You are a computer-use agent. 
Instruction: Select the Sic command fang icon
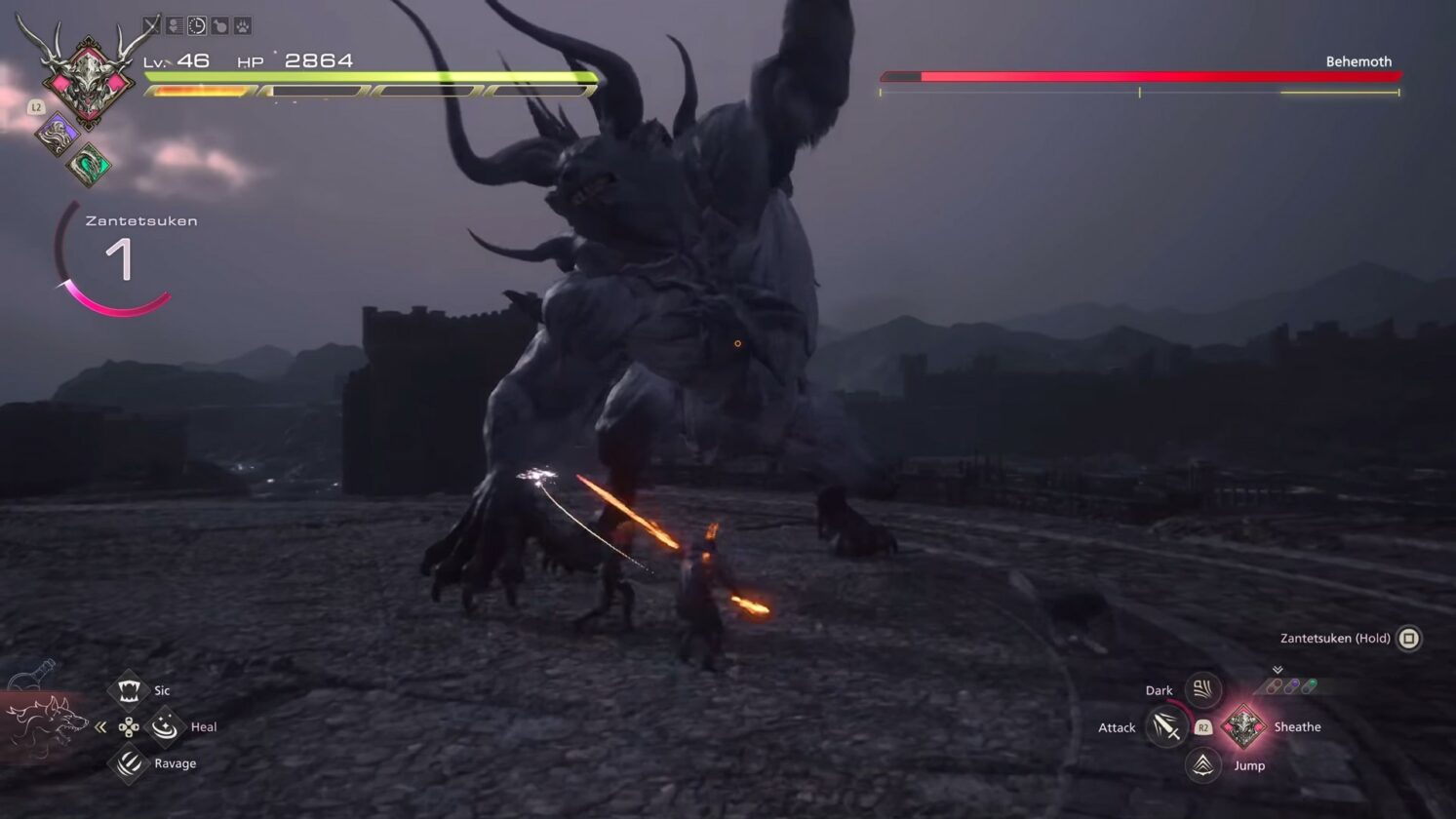130,689
